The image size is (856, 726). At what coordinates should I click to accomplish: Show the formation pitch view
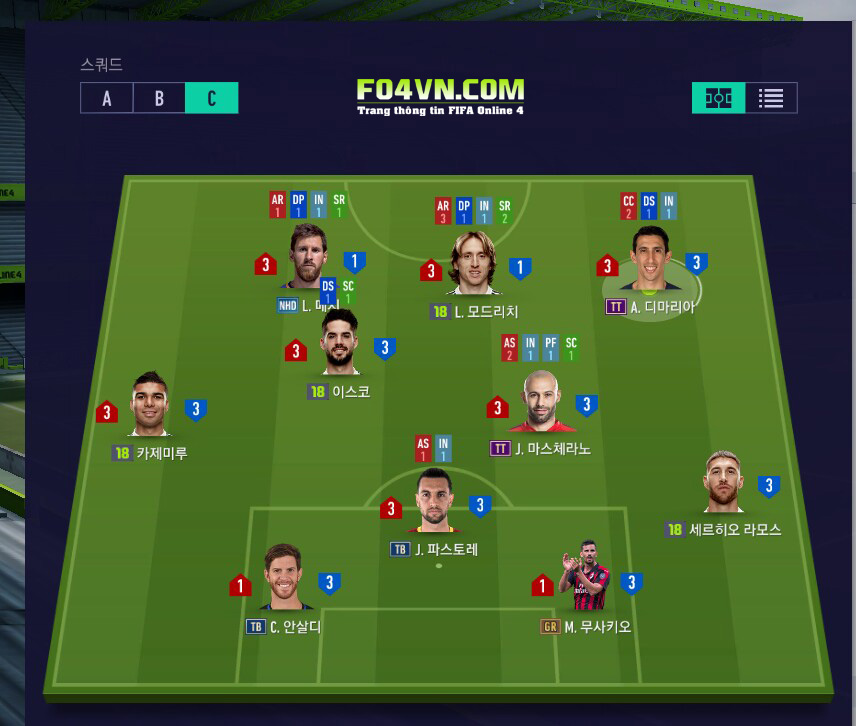coord(718,98)
